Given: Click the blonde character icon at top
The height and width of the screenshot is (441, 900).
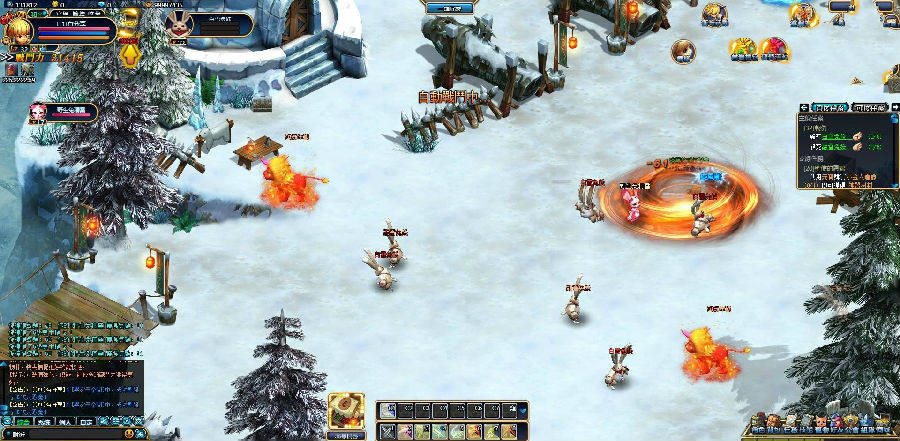Looking at the screenshot, I should (713, 13).
